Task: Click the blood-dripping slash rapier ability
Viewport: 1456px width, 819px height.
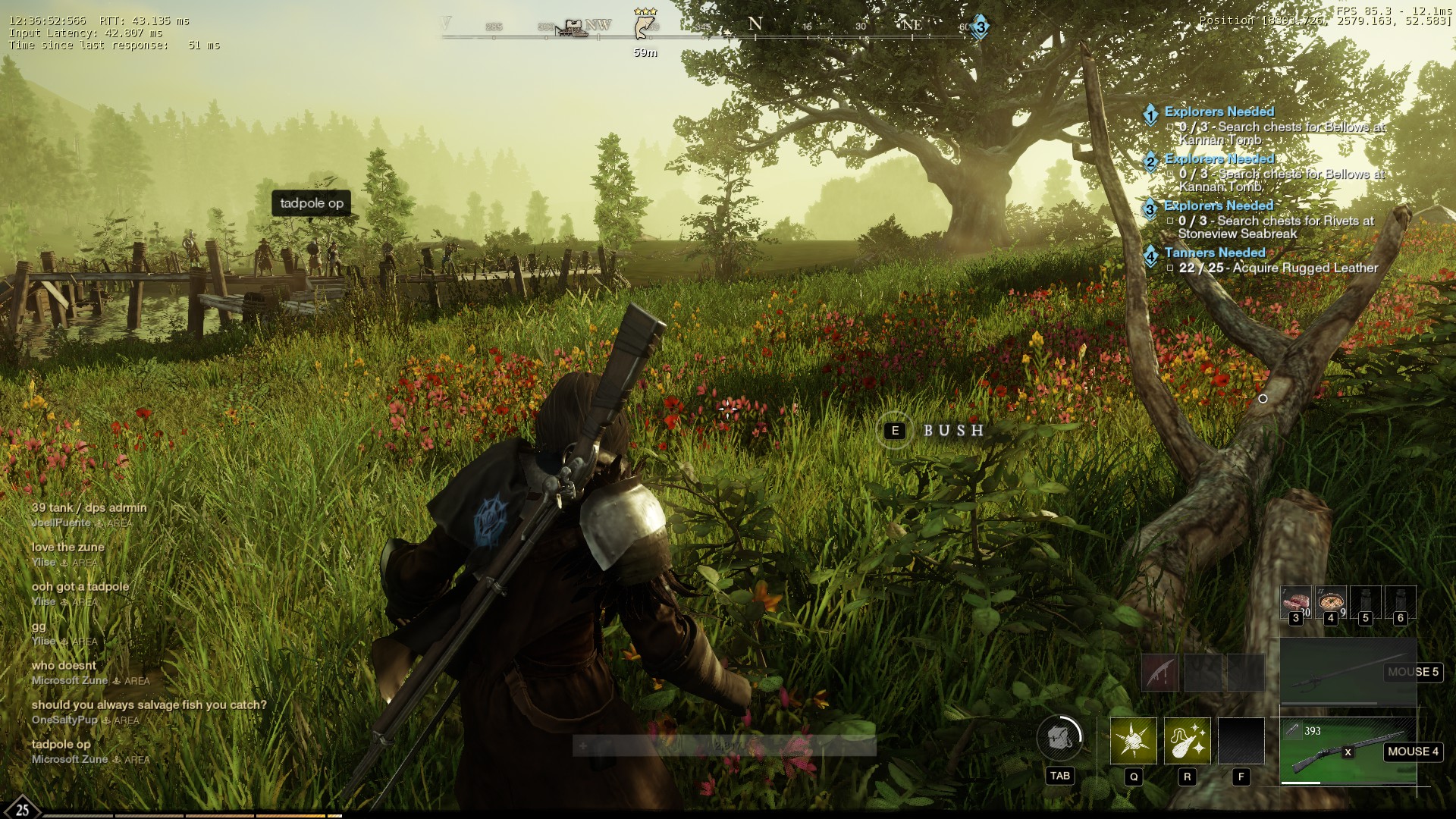Action: tap(1160, 672)
